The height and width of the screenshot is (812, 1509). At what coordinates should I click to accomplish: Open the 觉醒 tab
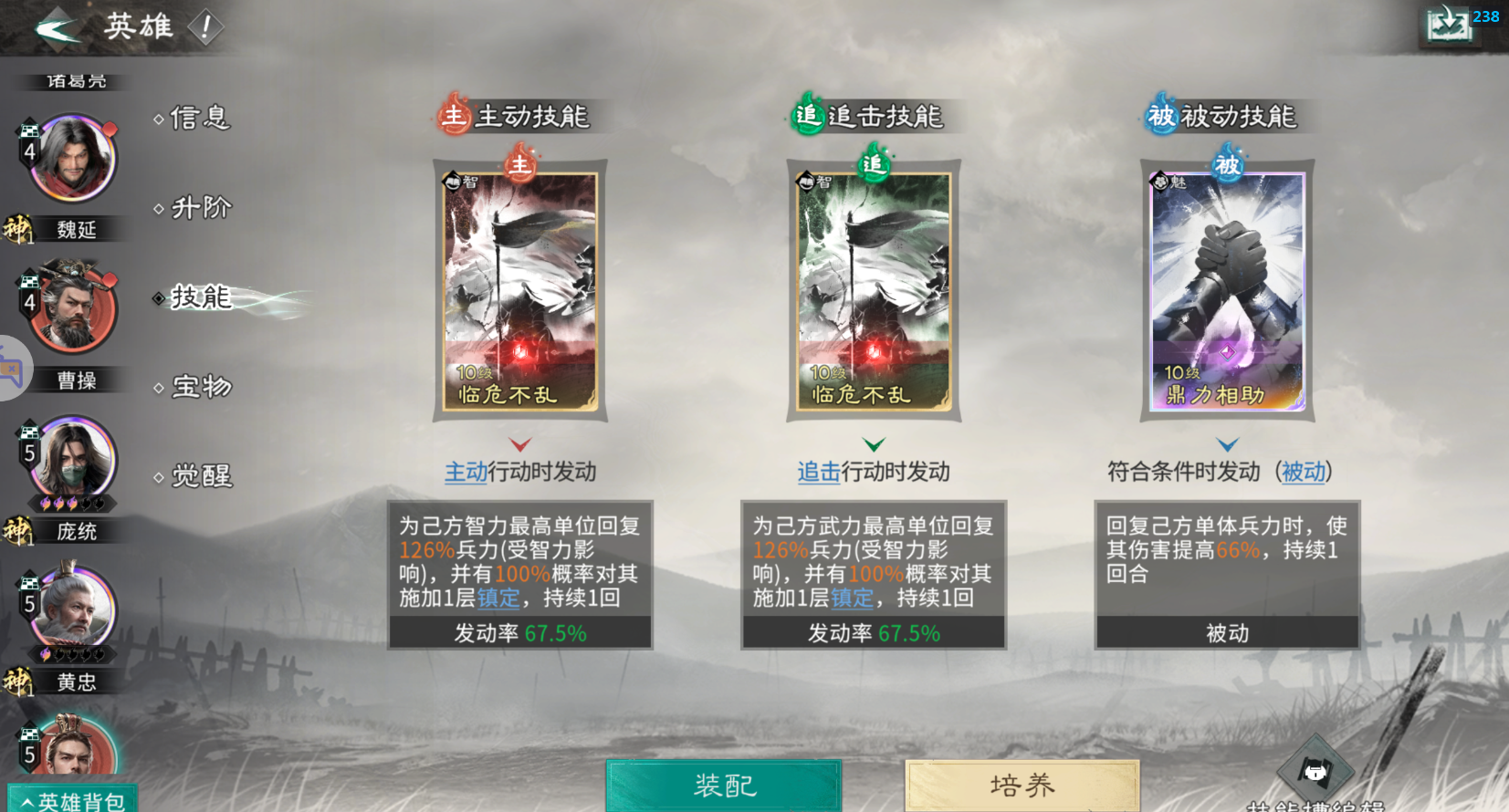click(x=198, y=475)
